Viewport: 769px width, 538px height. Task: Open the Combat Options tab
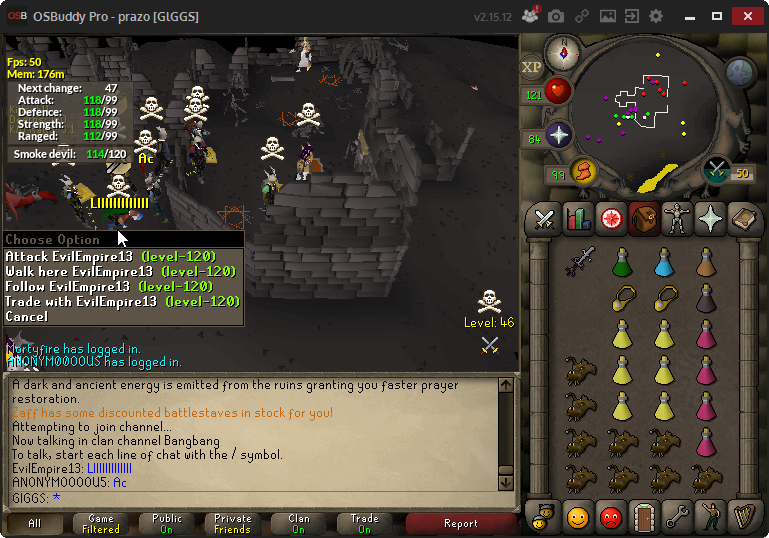(545, 218)
